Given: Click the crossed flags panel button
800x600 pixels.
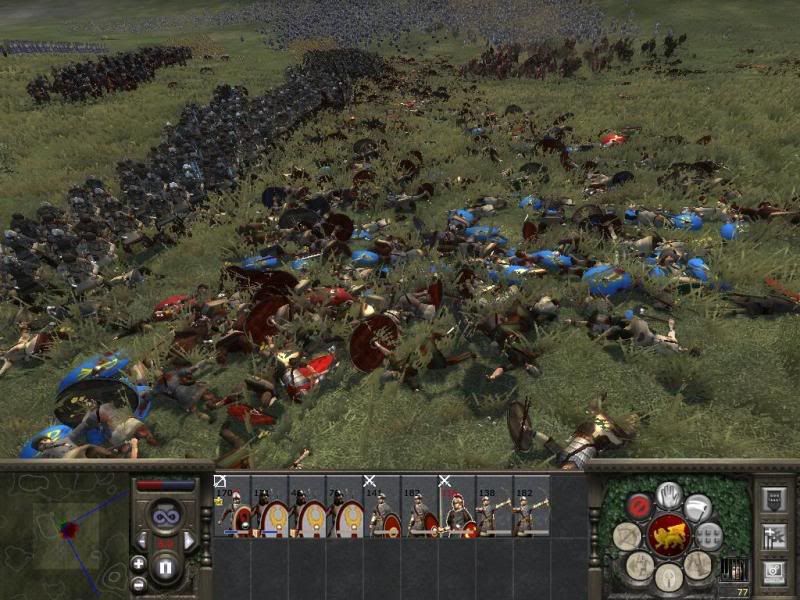Looking at the screenshot, I should pyautogui.click(x=773, y=536).
